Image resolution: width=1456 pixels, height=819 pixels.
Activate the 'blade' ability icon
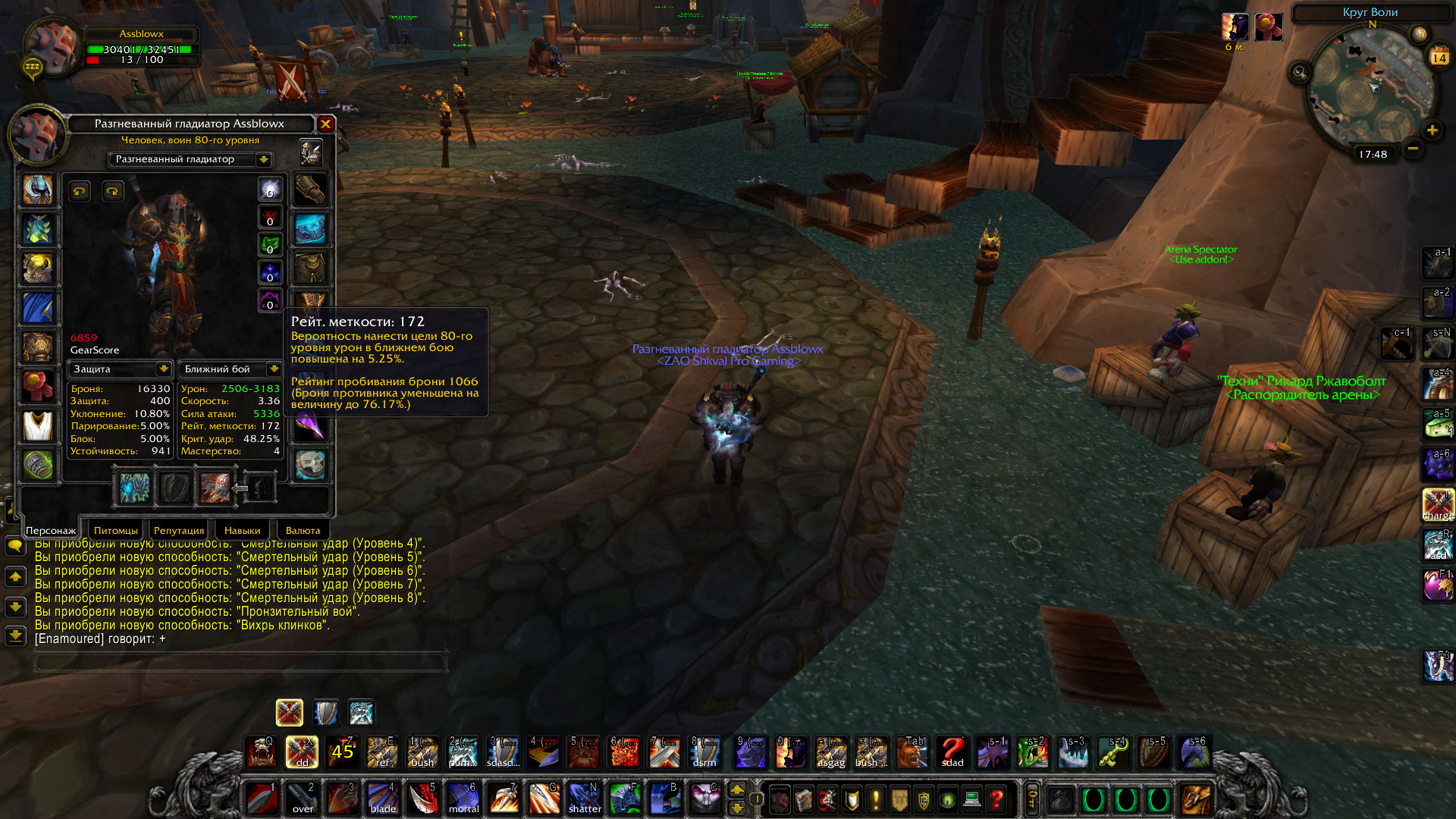tap(383, 799)
